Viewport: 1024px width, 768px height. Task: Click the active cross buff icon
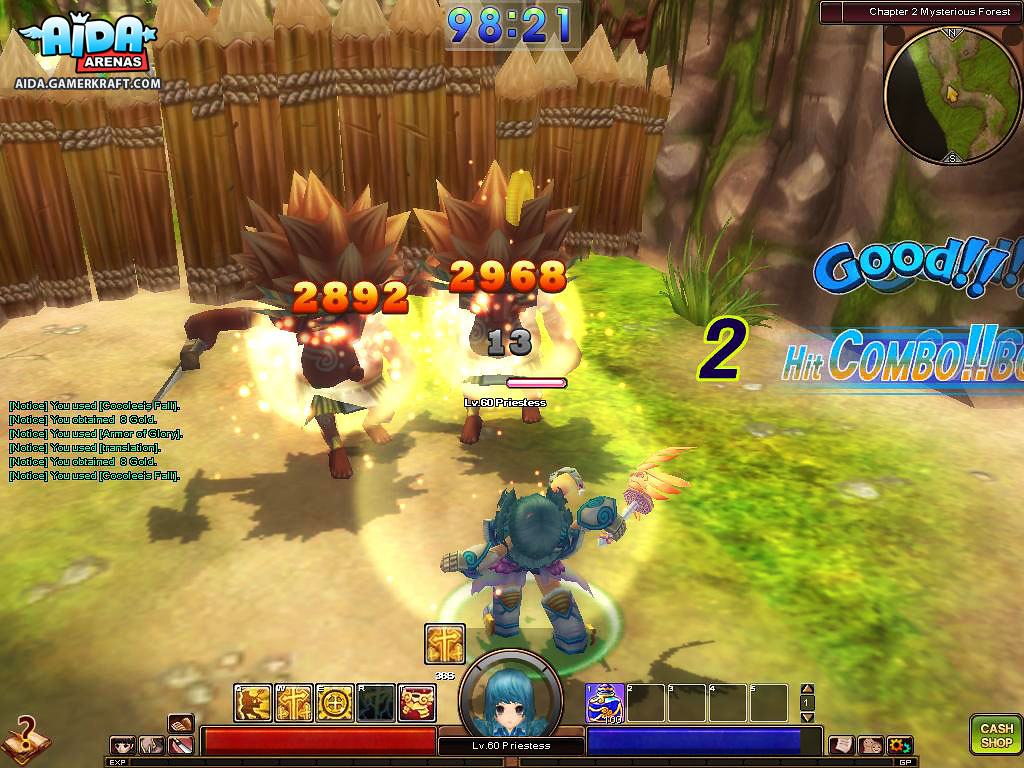point(443,644)
